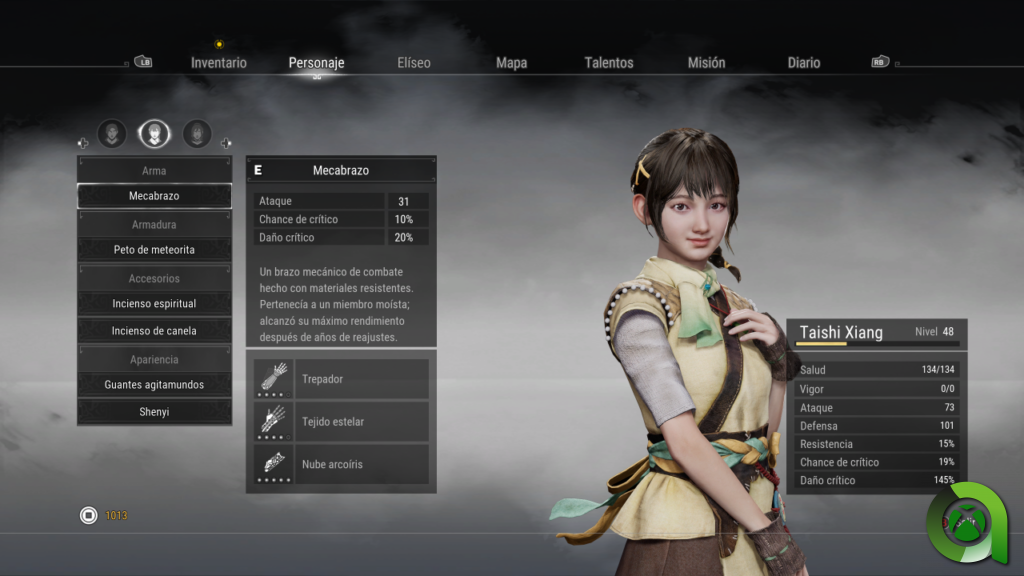This screenshot has height=576, width=1024.
Task: Choose the Tejido estelar arm upgrade
Action: [x=341, y=422]
